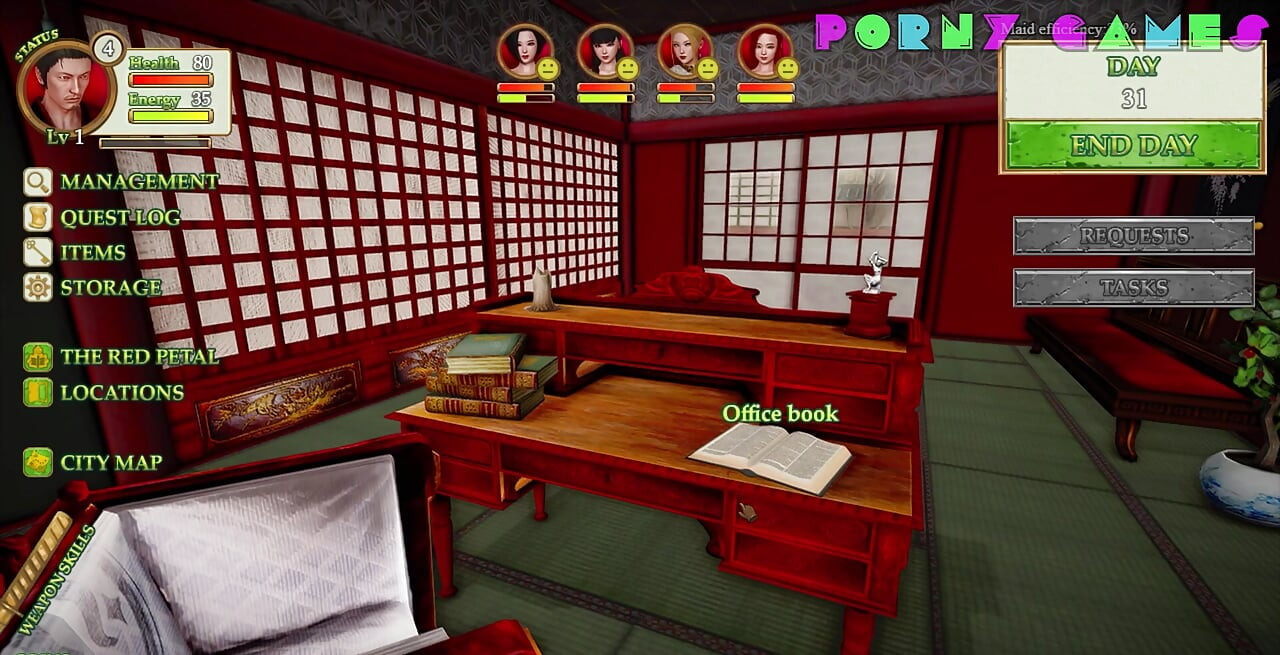Open the Locations list
The height and width of the screenshot is (655, 1280).
pyautogui.click(x=122, y=392)
